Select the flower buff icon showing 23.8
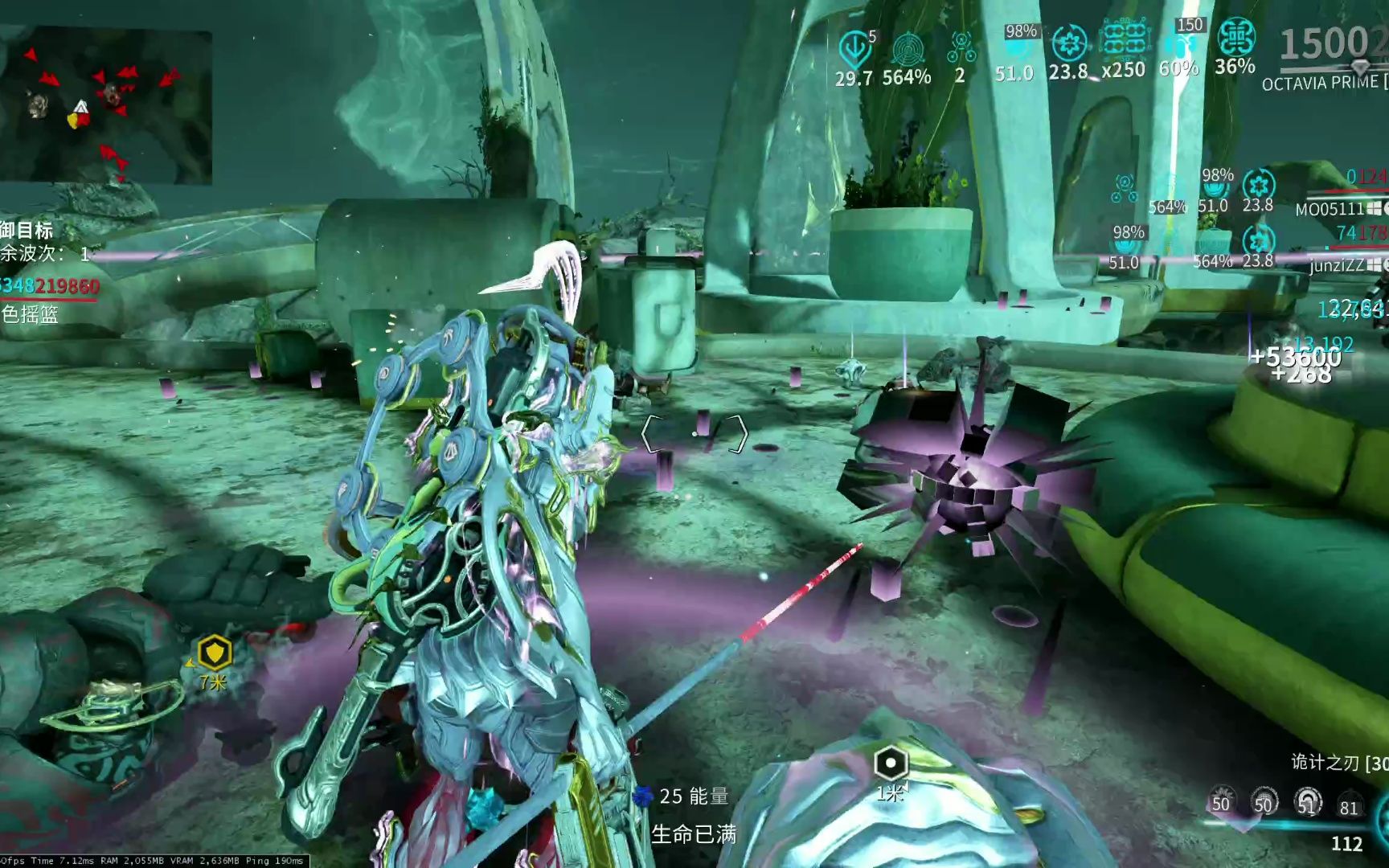The image size is (1389, 868). [x=1069, y=43]
